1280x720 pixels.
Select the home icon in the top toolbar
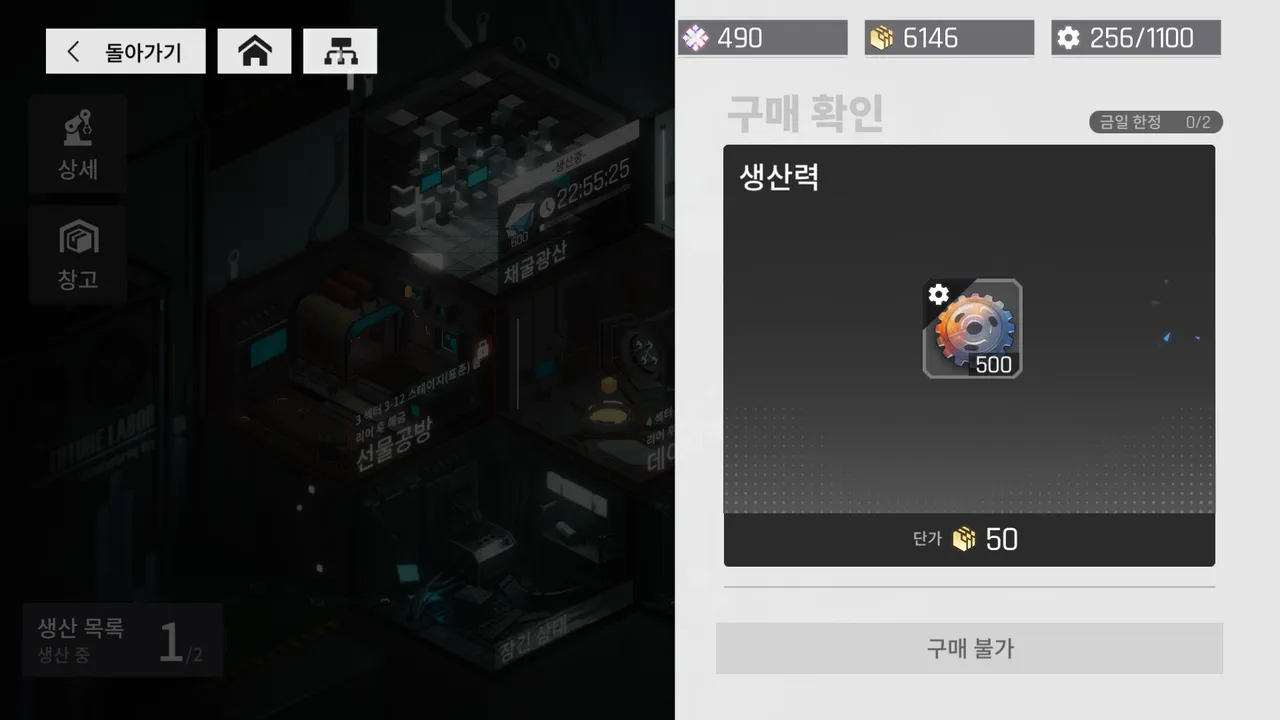click(254, 50)
